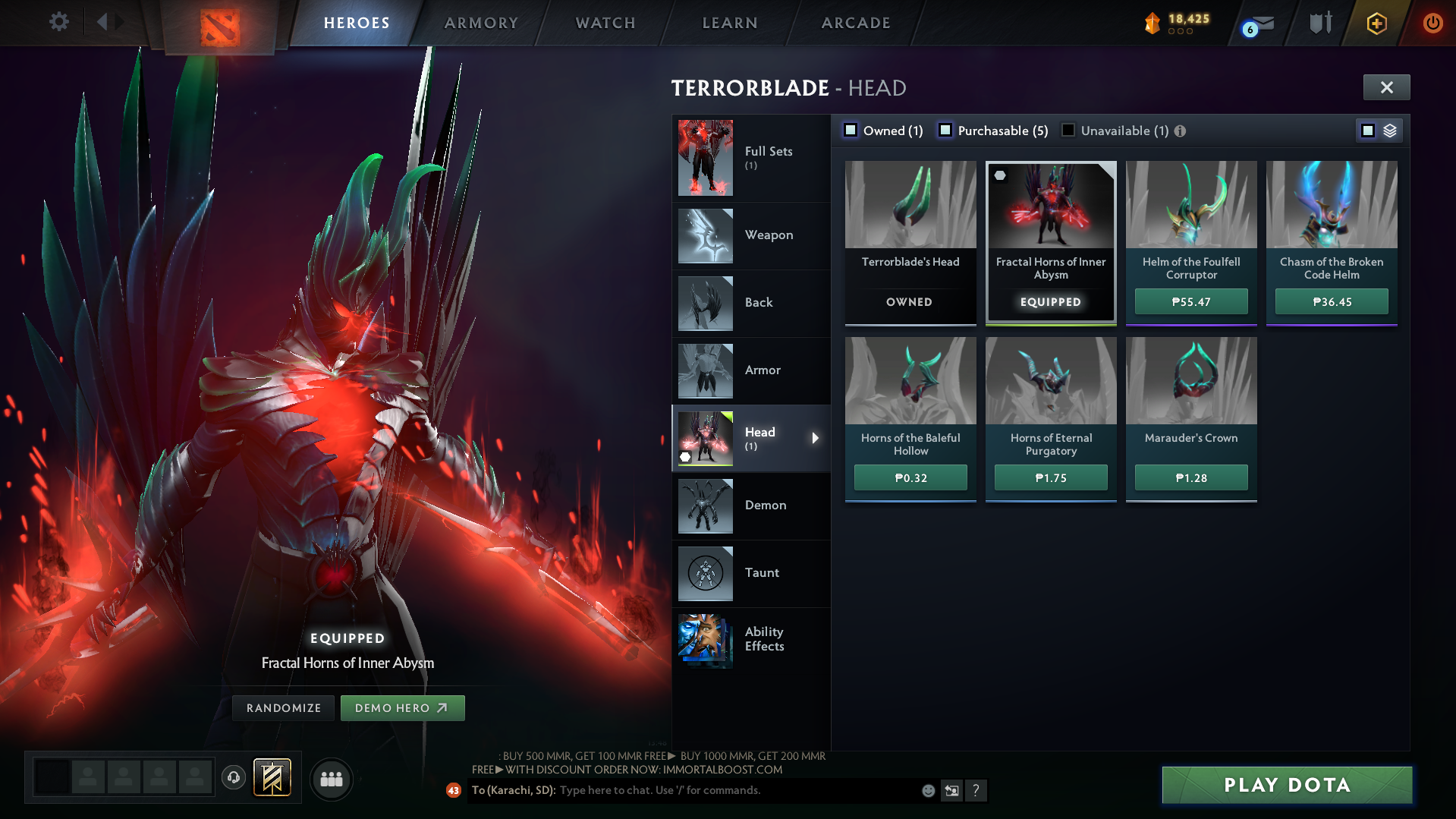Click the power button to exit Dota
1456x819 pixels.
click(1433, 23)
